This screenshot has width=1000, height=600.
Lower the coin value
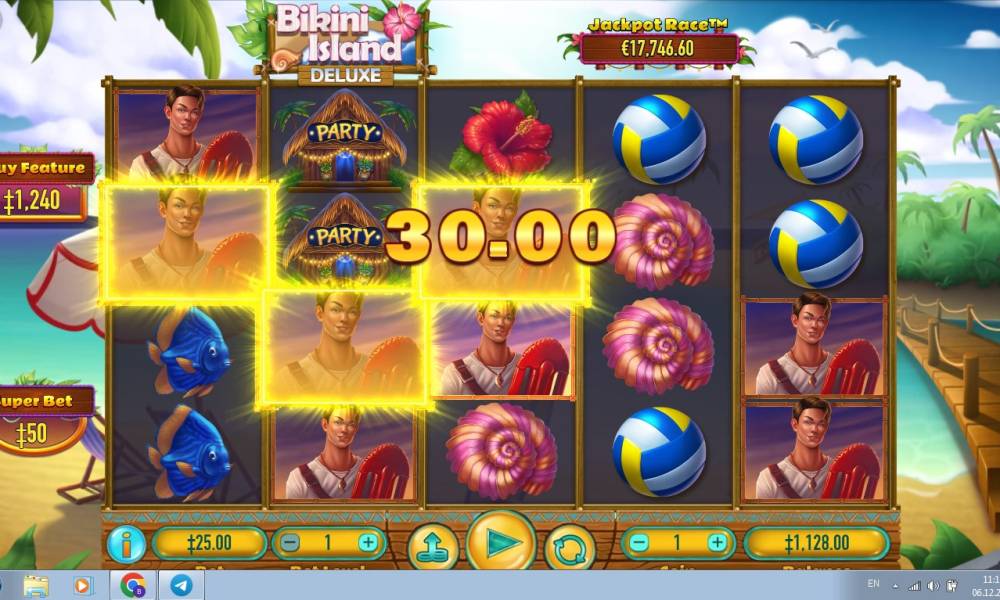click(639, 543)
